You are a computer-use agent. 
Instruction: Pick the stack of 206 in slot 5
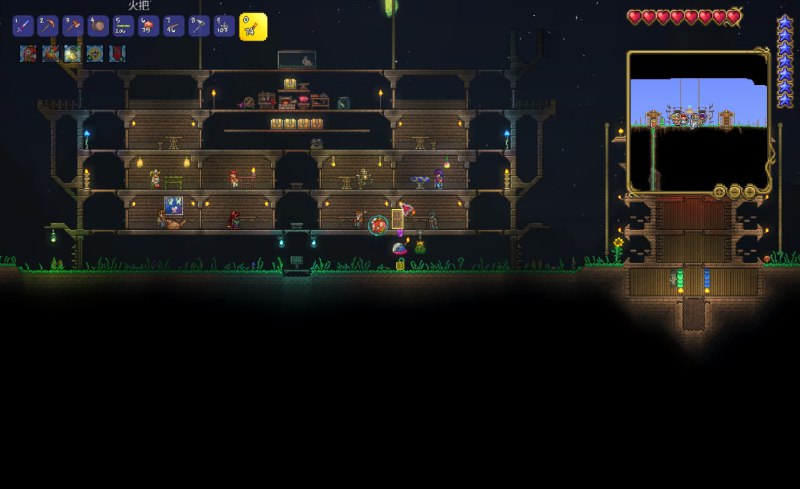pyautogui.click(x=123, y=27)
